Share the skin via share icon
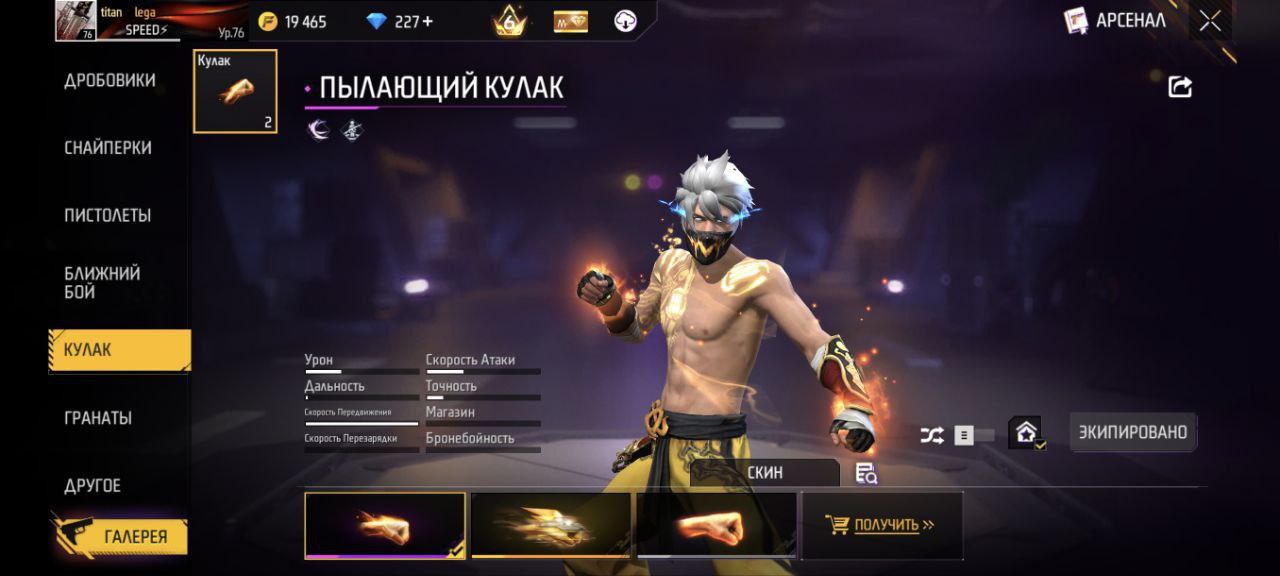The width and height of the screenshot is (1280, 576). [x=1180, y=87]
